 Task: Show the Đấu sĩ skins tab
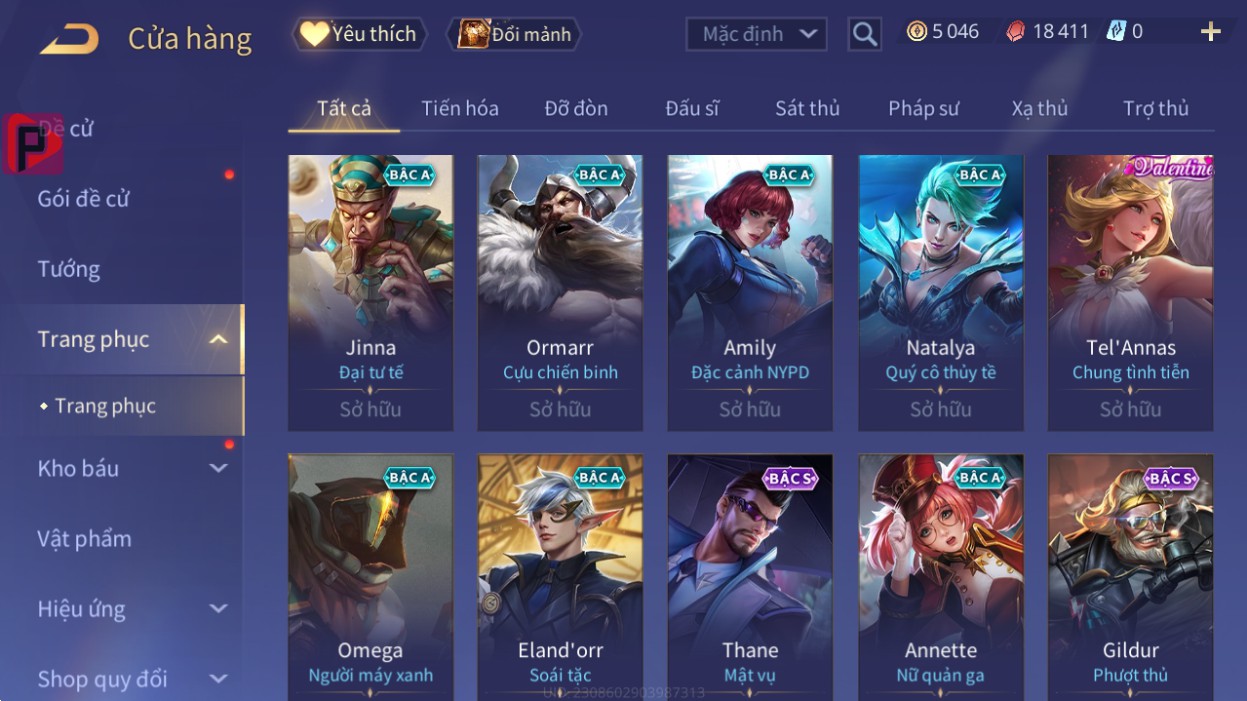[692, 108]
